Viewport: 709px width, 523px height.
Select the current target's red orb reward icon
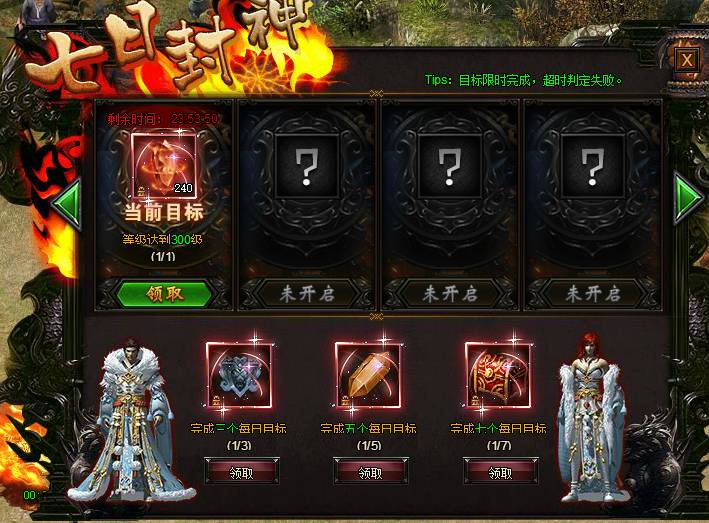[163, 165]
